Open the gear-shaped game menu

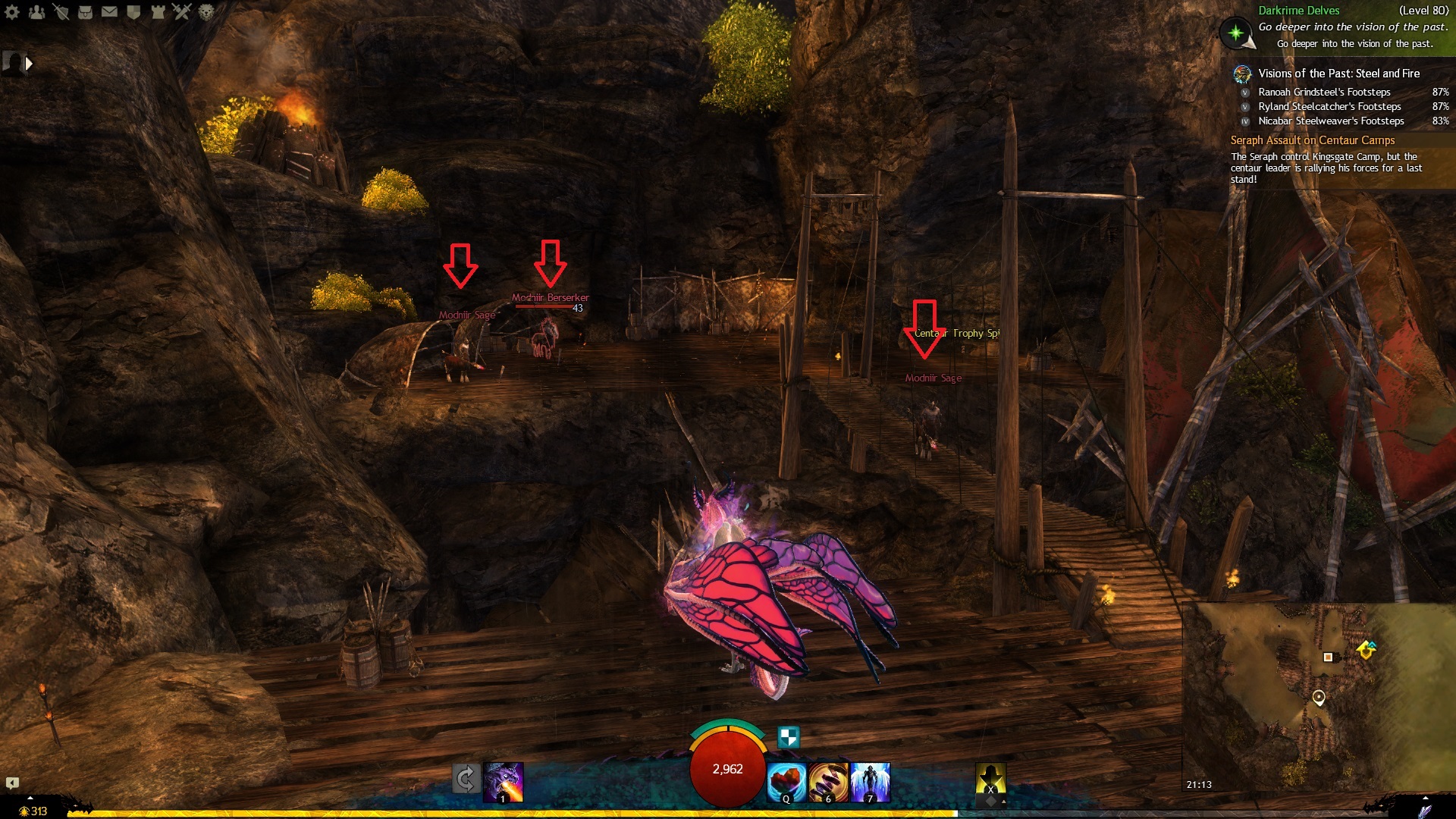[12, 11]
